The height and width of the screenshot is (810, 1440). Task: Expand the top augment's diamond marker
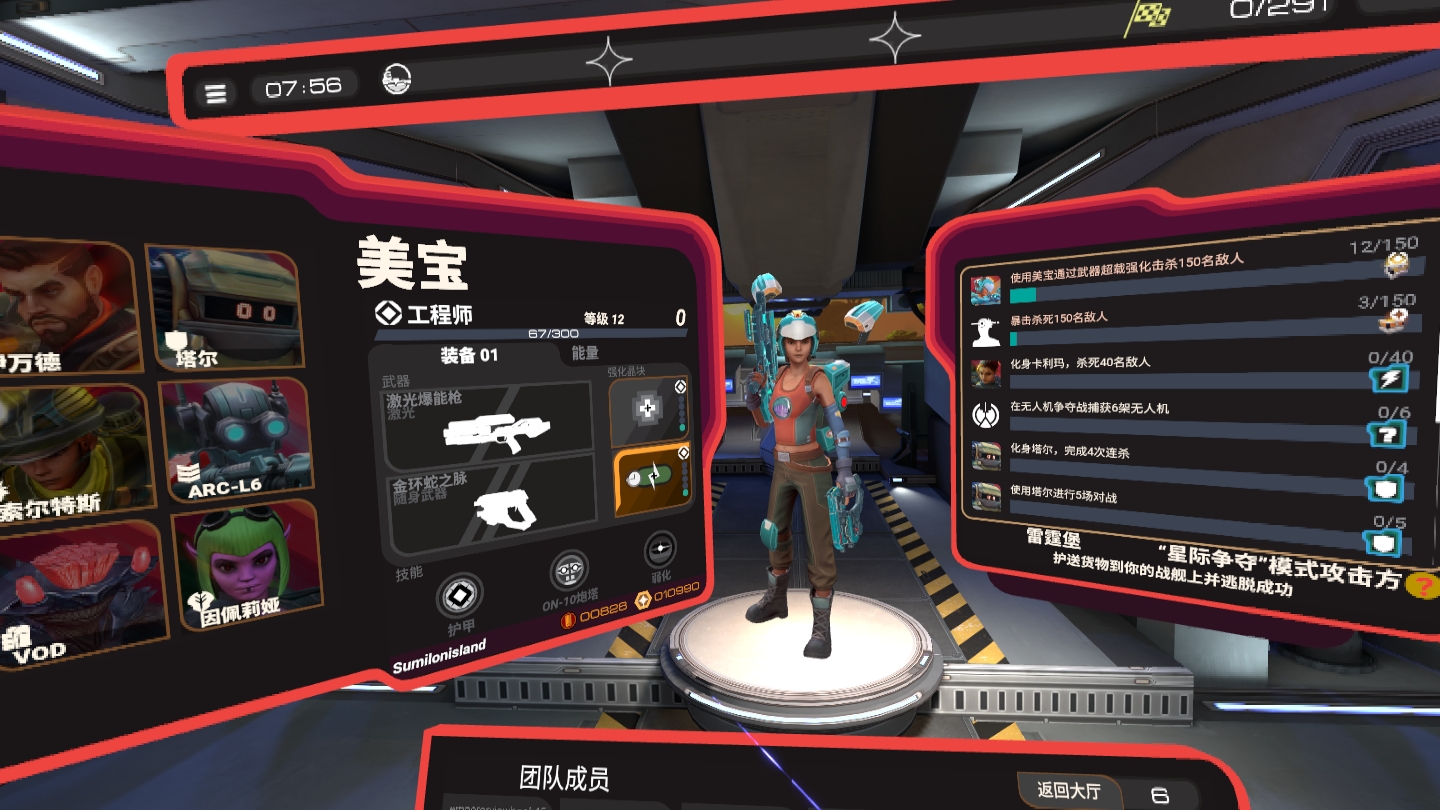(x=679, y=387)
